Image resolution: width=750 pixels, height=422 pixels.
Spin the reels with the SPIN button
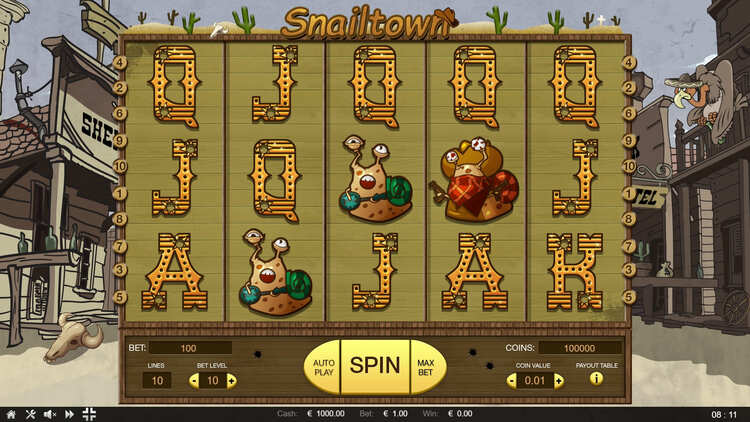pos(375,365)
